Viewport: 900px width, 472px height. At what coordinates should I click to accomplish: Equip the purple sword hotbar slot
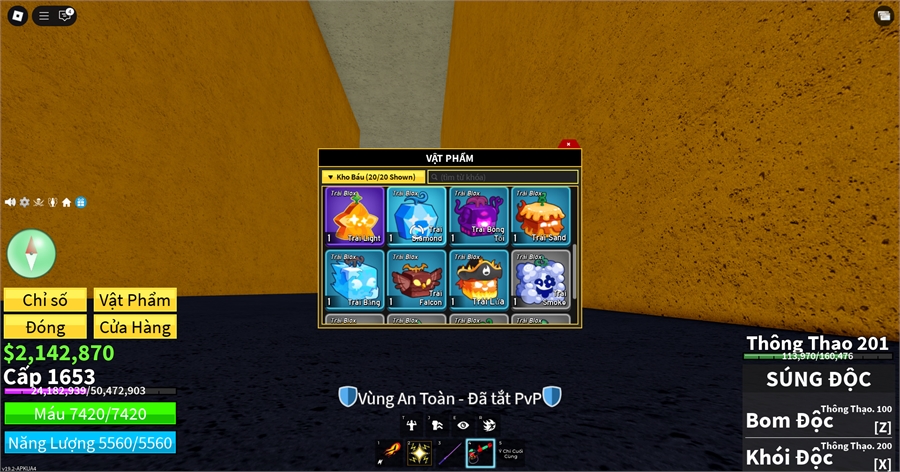[450, 452]
